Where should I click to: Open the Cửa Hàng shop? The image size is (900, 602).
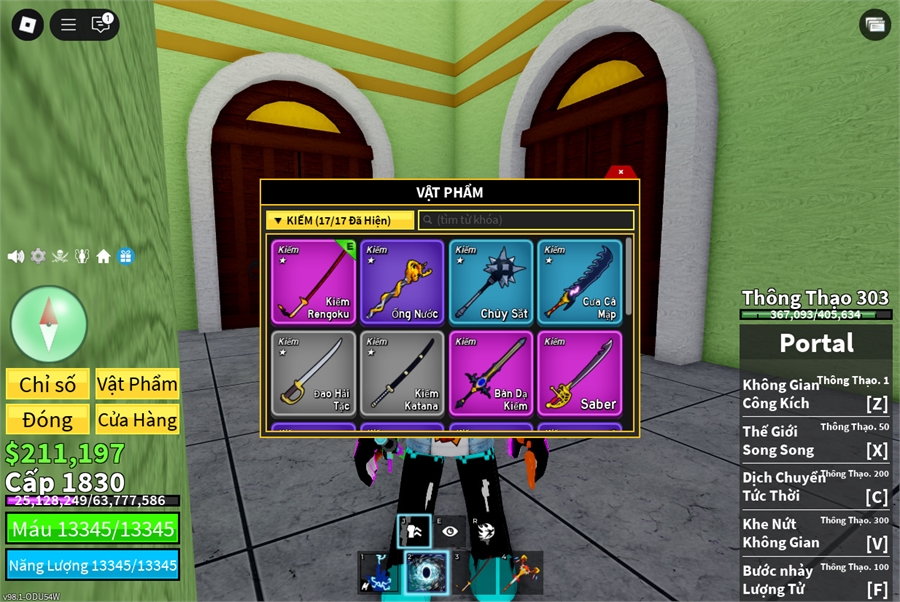click(138, 420)
